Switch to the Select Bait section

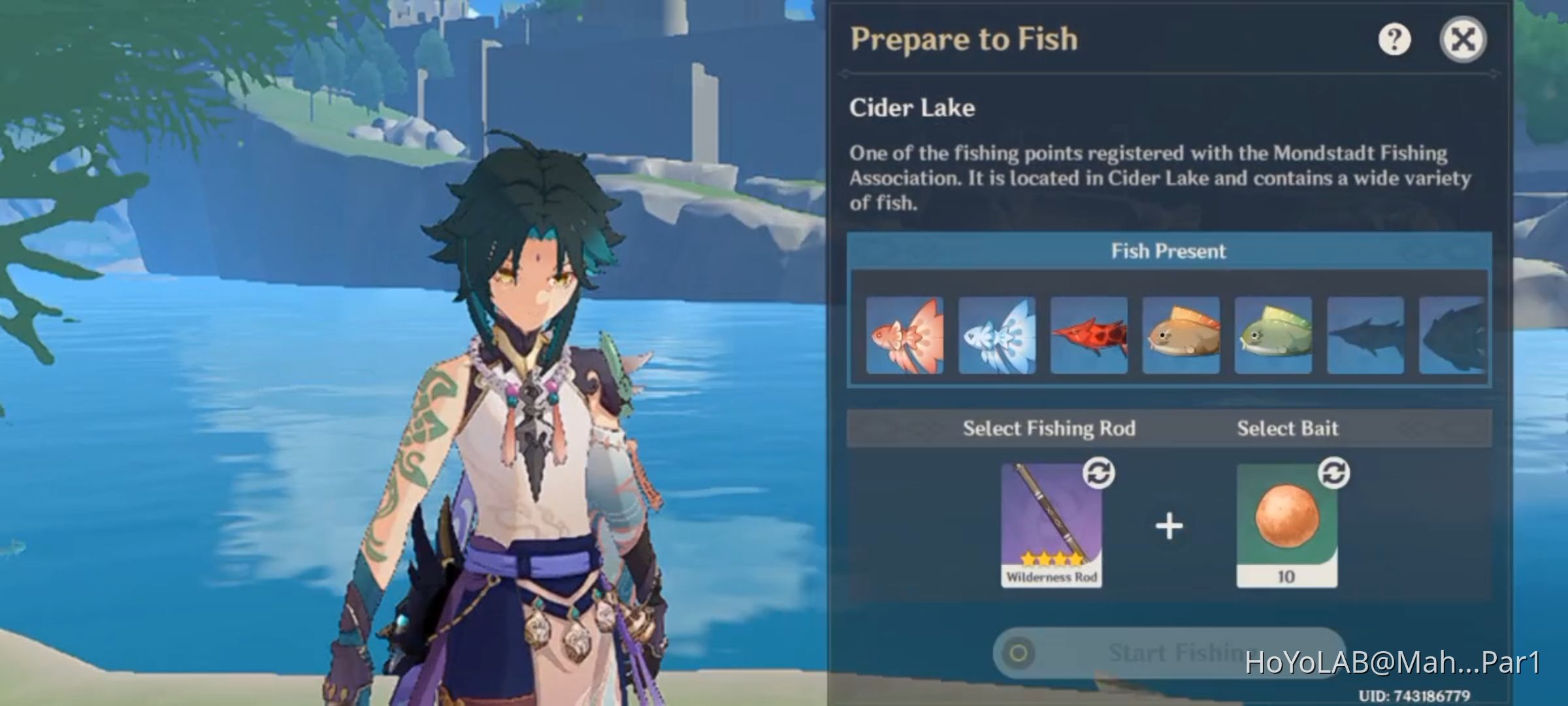click(x=1288, y=428)
